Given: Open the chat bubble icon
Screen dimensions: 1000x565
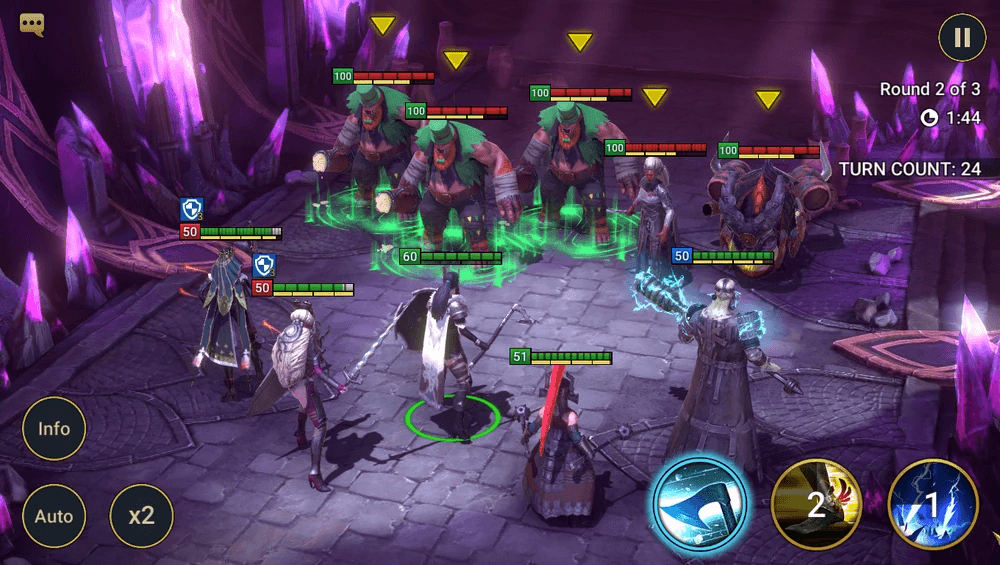Looking at the screenshot, I should click(x=32, y=24).
